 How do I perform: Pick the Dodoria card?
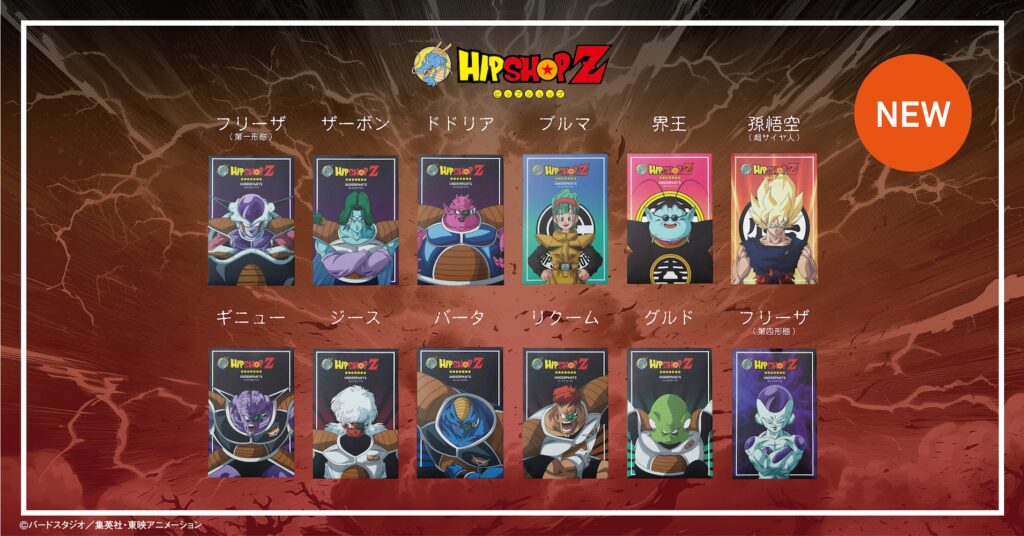pyautogui.click(x=460, y=220)
